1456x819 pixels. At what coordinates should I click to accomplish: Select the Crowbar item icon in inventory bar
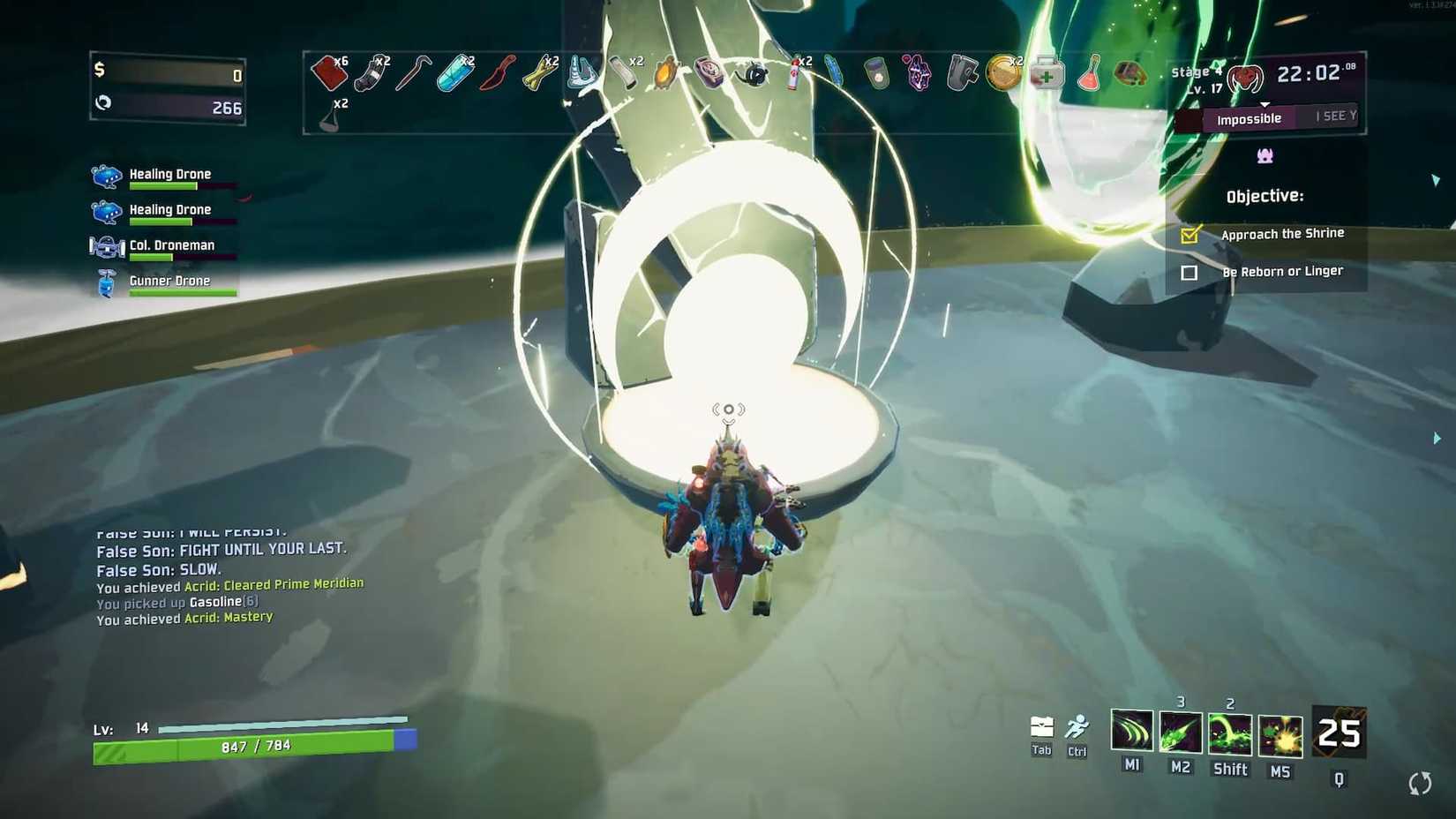click(412, 71)
